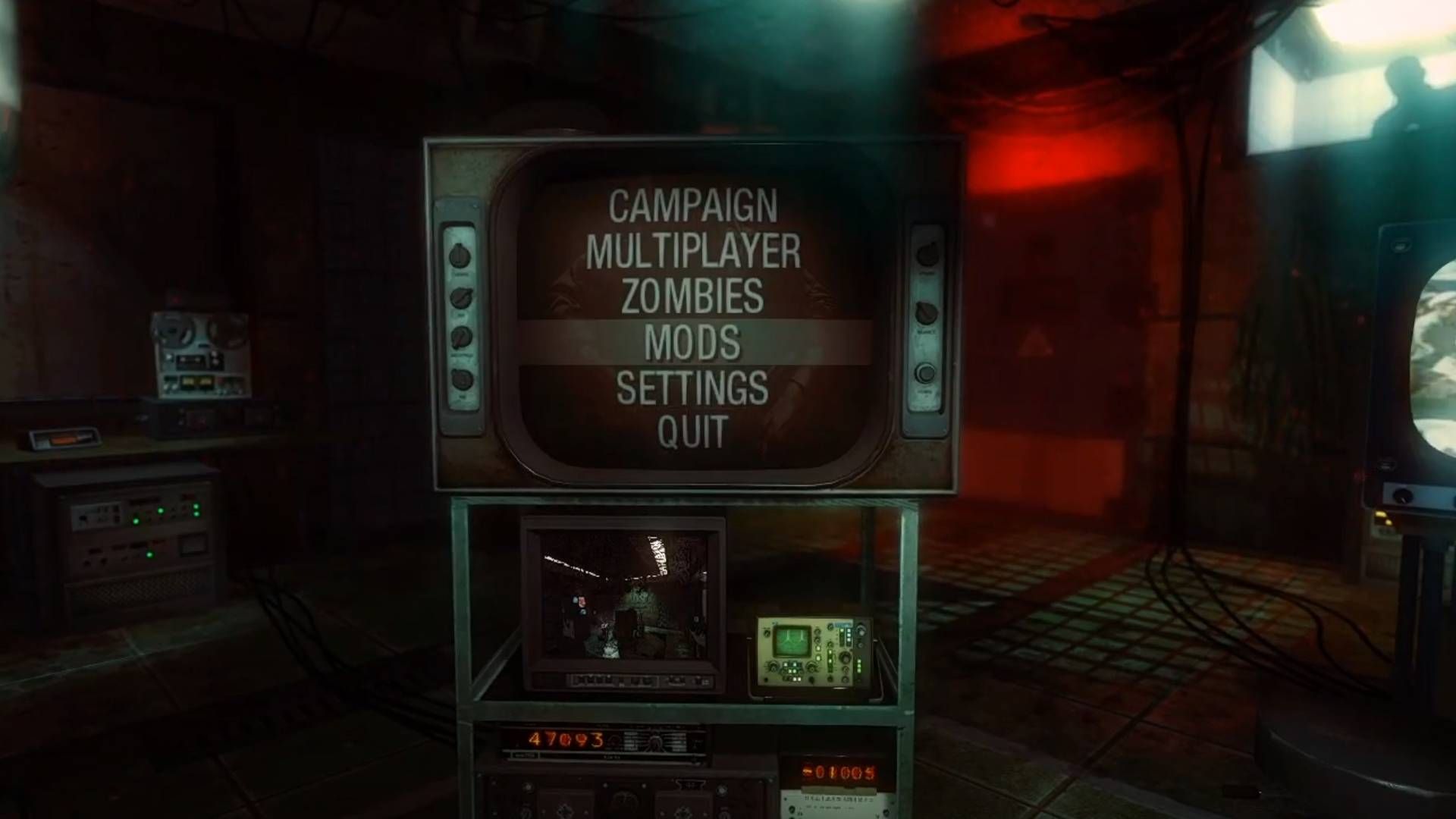Viewport: 1456px width, 819px height.
Task: Choose Zombies from the main menu
Action: [693, 297]
